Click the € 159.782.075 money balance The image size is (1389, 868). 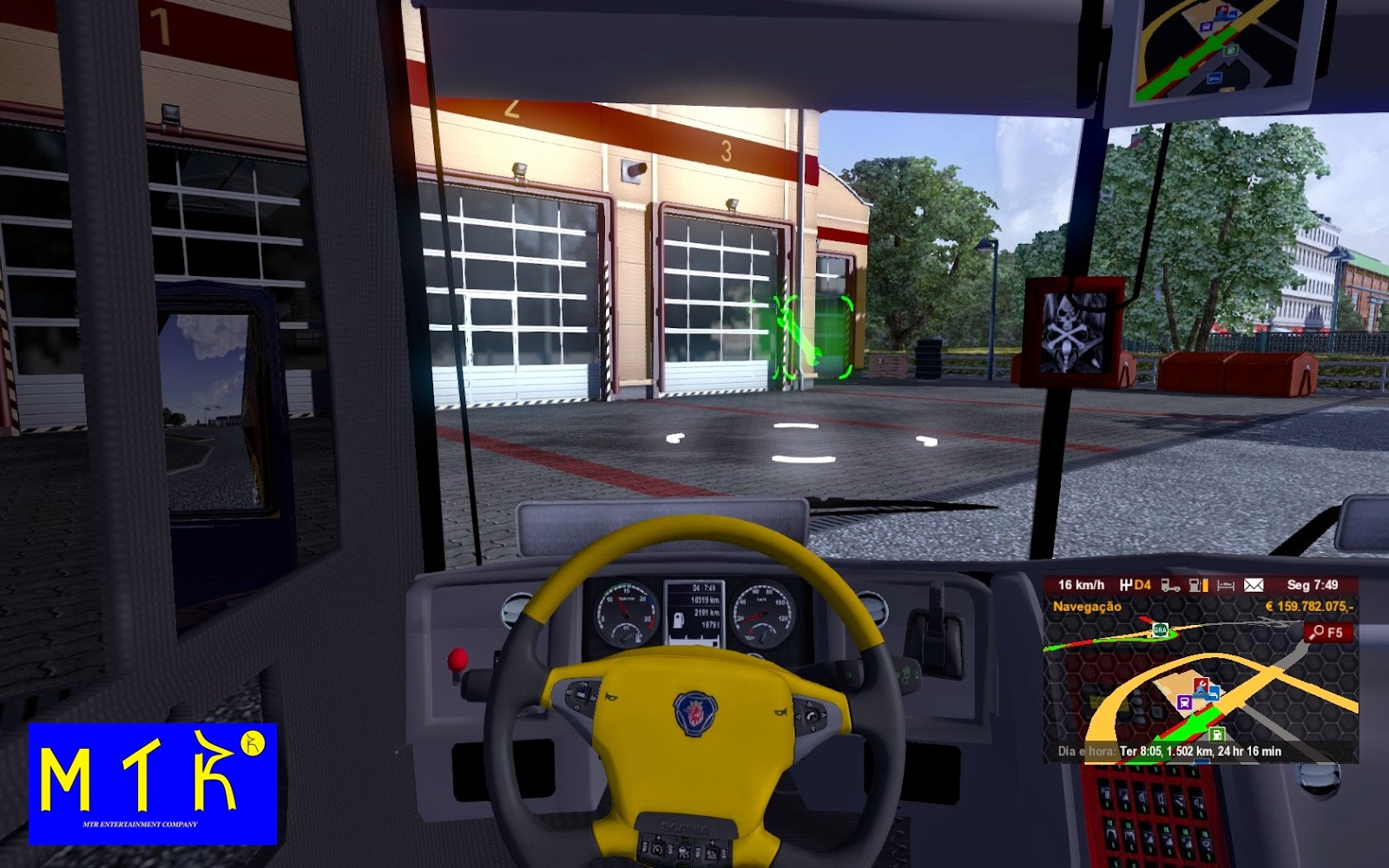[1309, 607]
